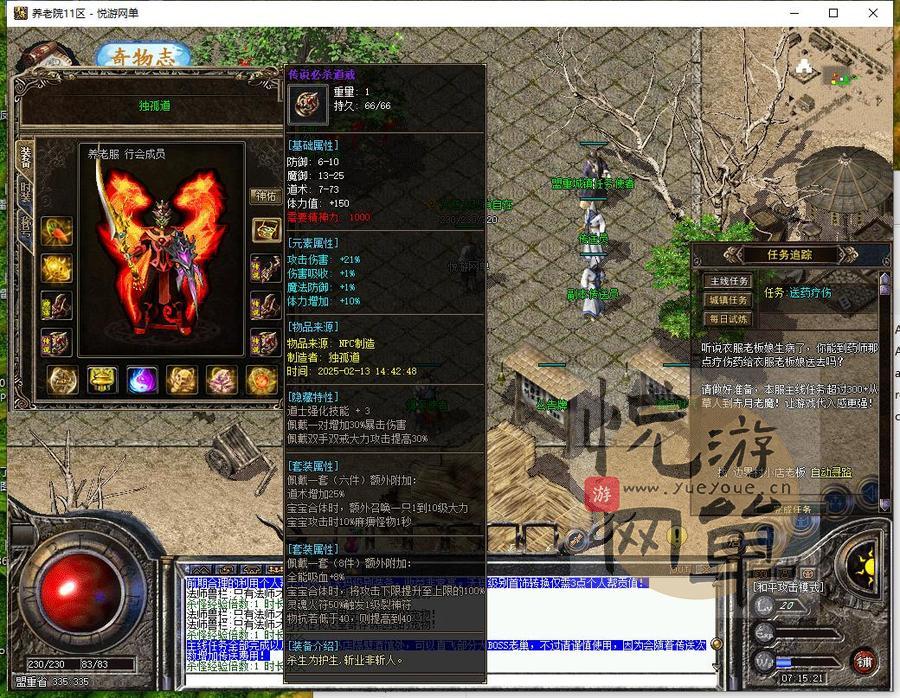Open the 主线任务 main quest list
Viewport: 900px width, 698px height.
coord(727,281)
